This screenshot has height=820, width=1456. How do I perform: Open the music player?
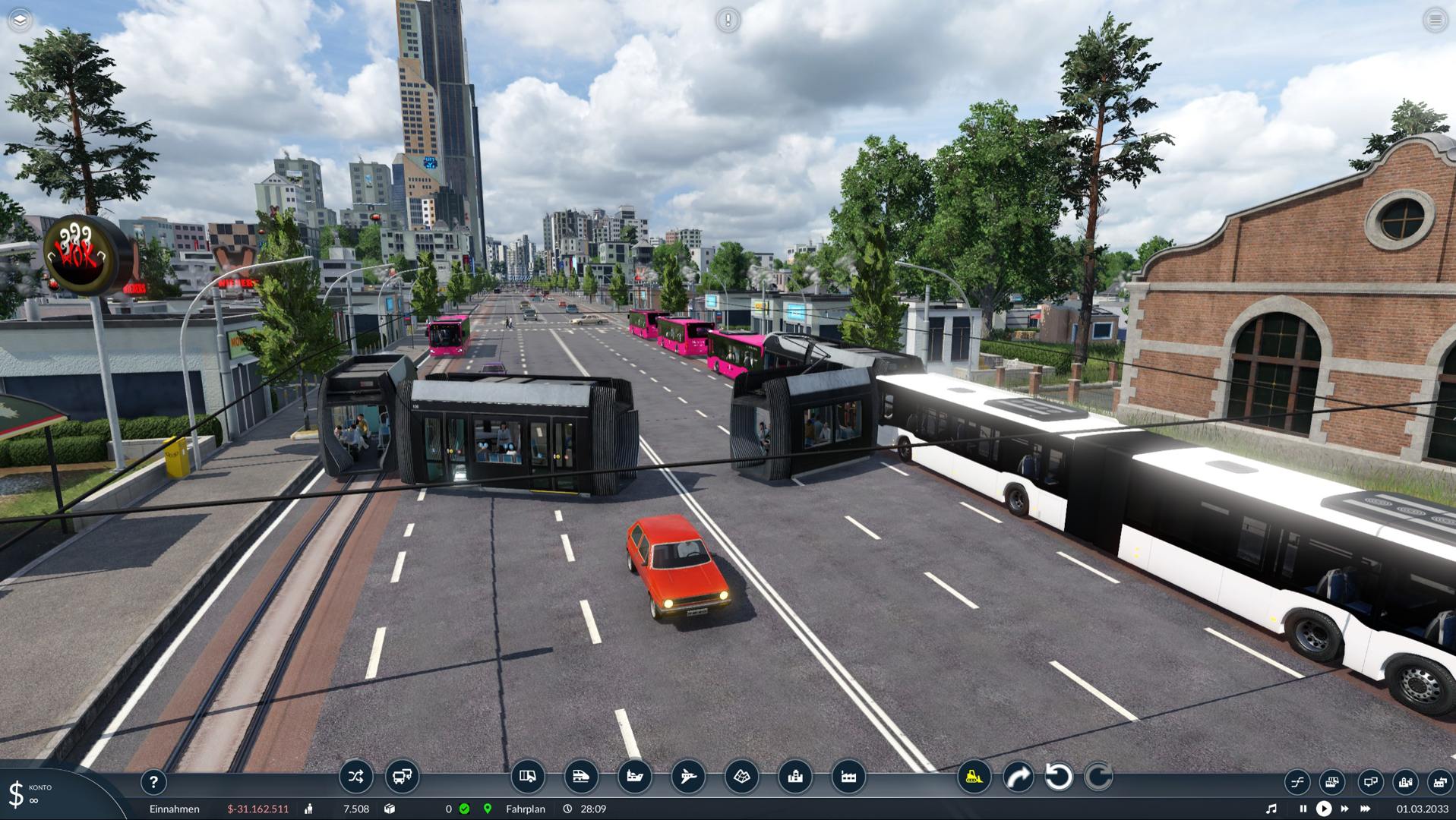tap(1271, 809)
